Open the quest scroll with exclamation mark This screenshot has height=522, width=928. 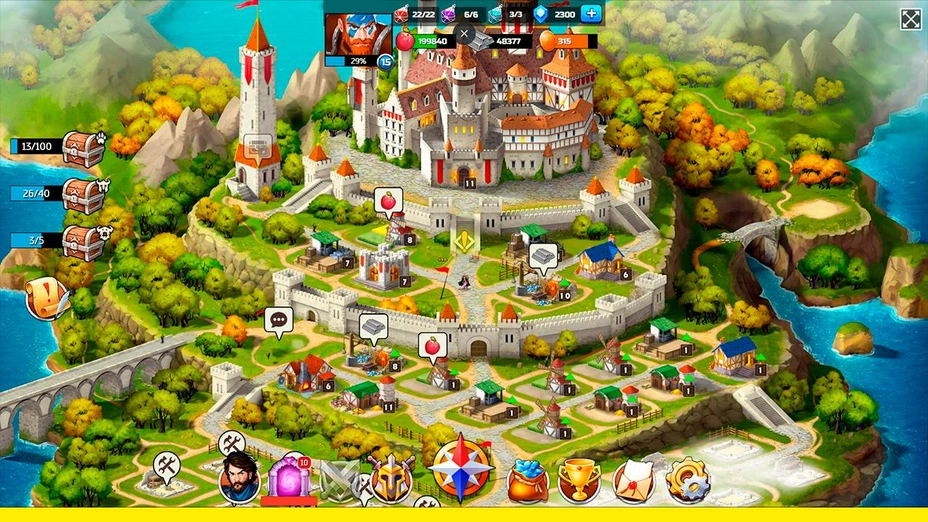46,297
